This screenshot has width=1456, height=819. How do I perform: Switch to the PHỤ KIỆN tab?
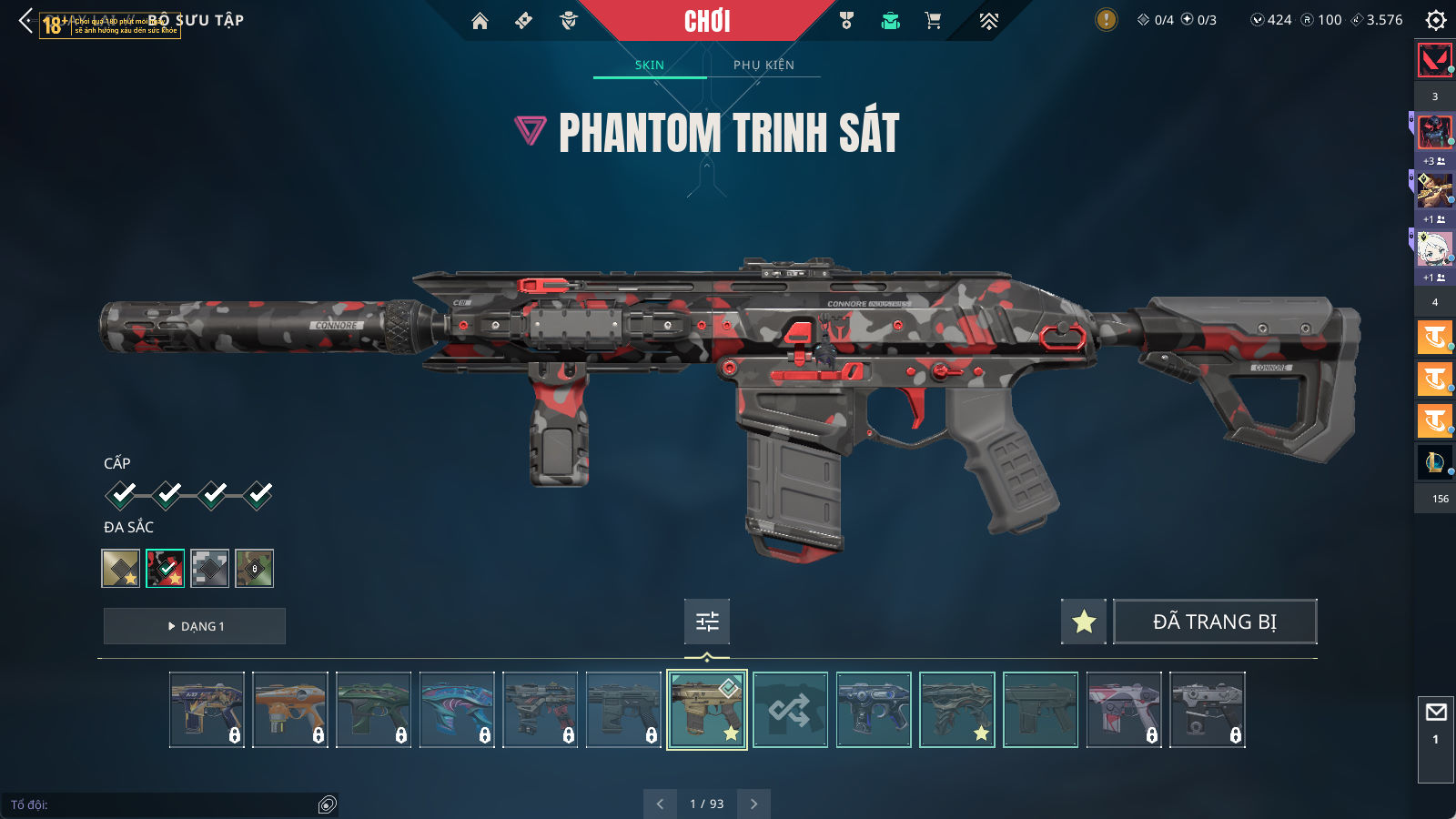[x=763, y=65]
